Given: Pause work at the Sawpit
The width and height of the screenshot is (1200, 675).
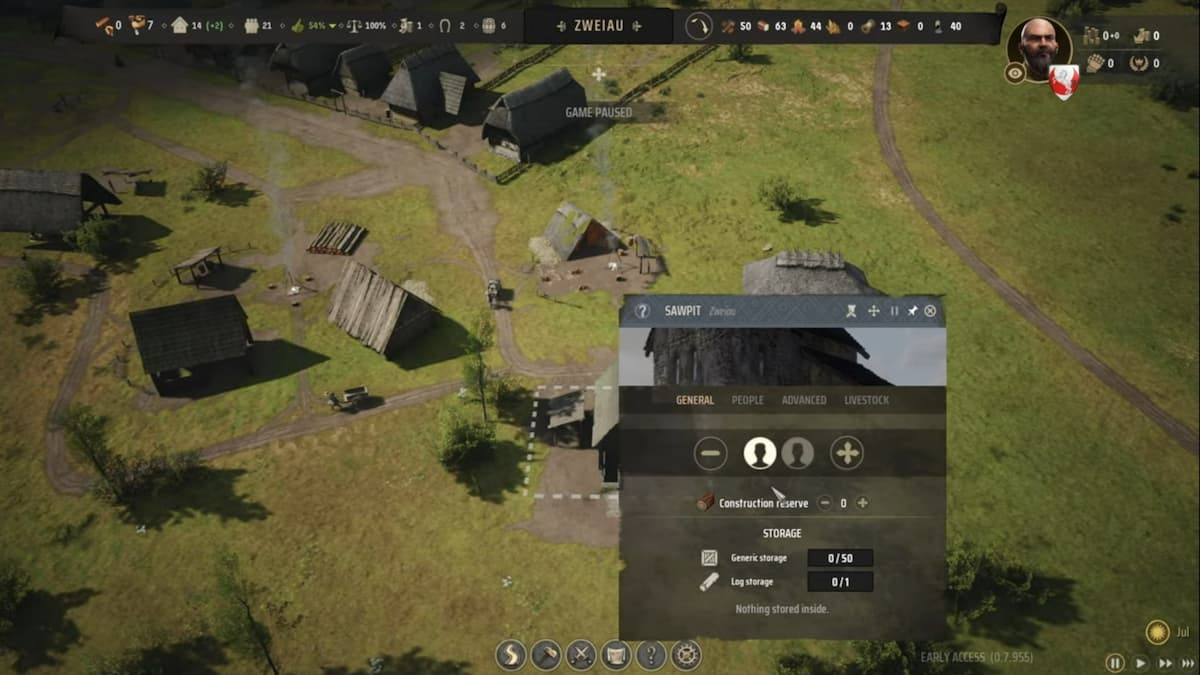Looking at the screenshot, I should pyautogui.click(x=894, y=311).
